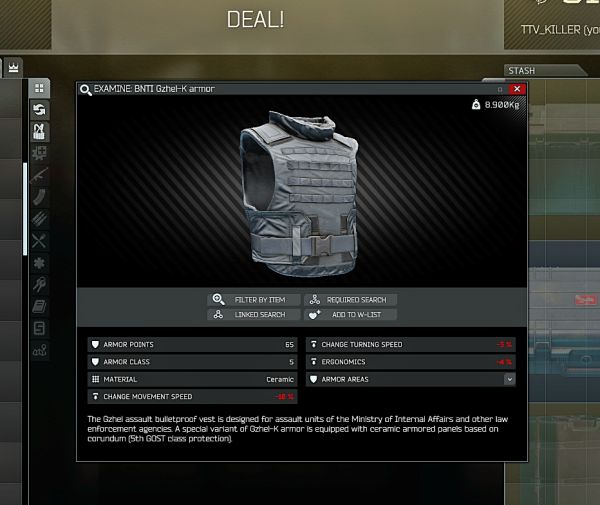Select the circular arrows category icon
The width and height of the screenshot is (600, 505).
click(x=39, y=110)
